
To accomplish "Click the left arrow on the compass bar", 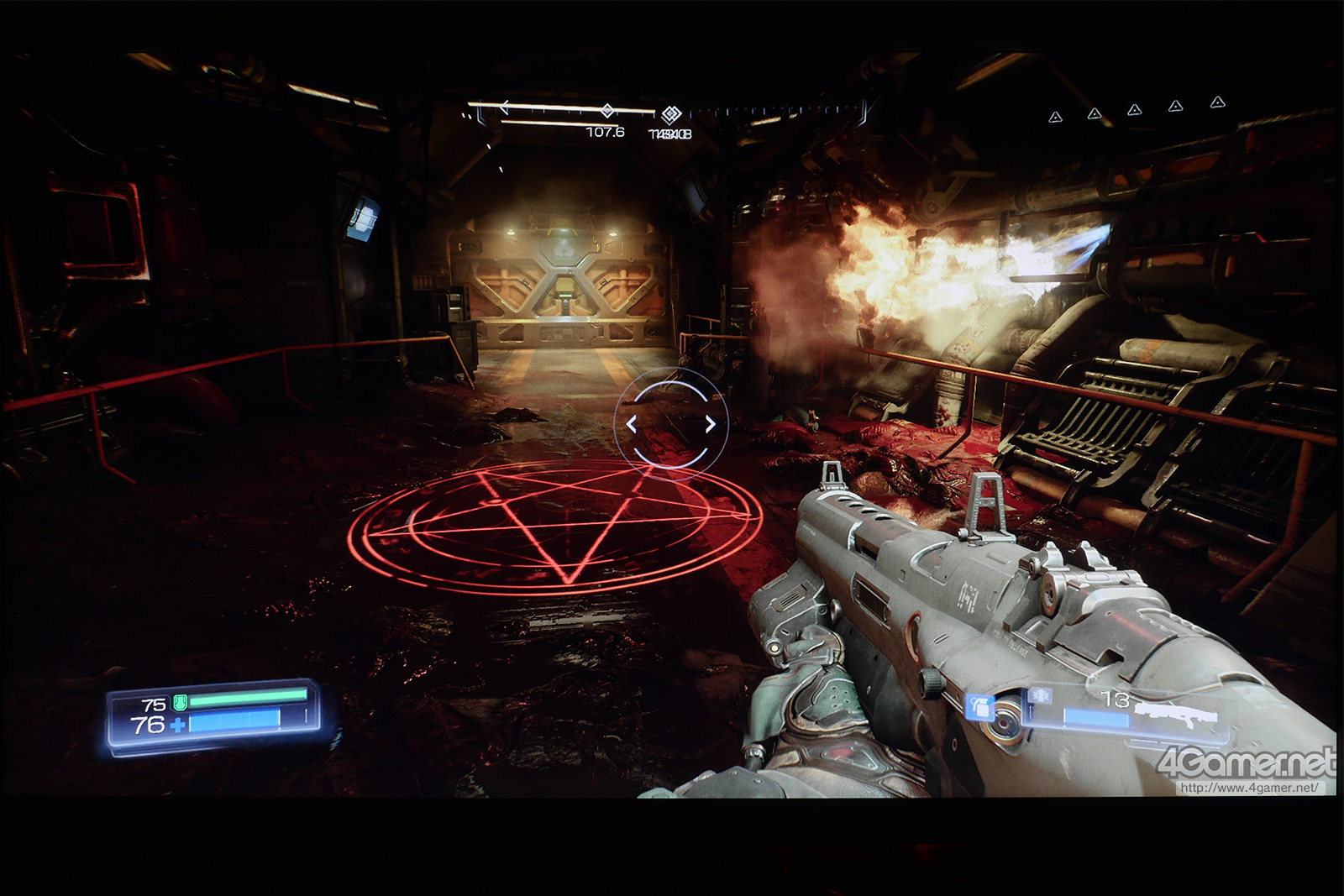I will tap(504, 107).
